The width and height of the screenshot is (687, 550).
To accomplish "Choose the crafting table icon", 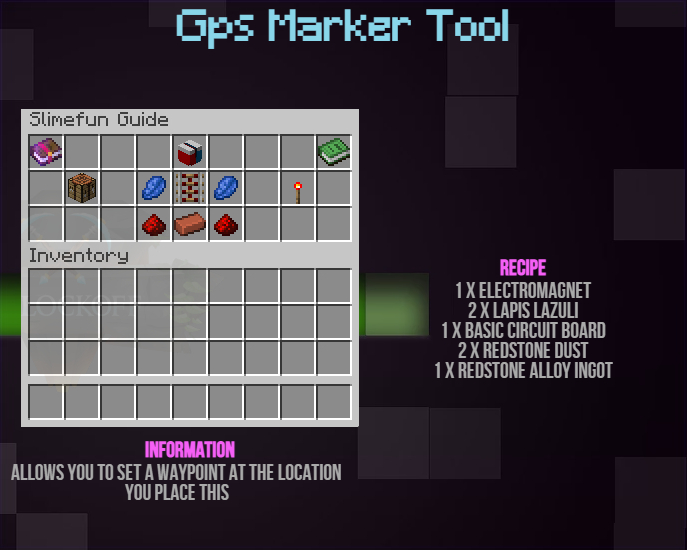I will [x=82, y=188].
